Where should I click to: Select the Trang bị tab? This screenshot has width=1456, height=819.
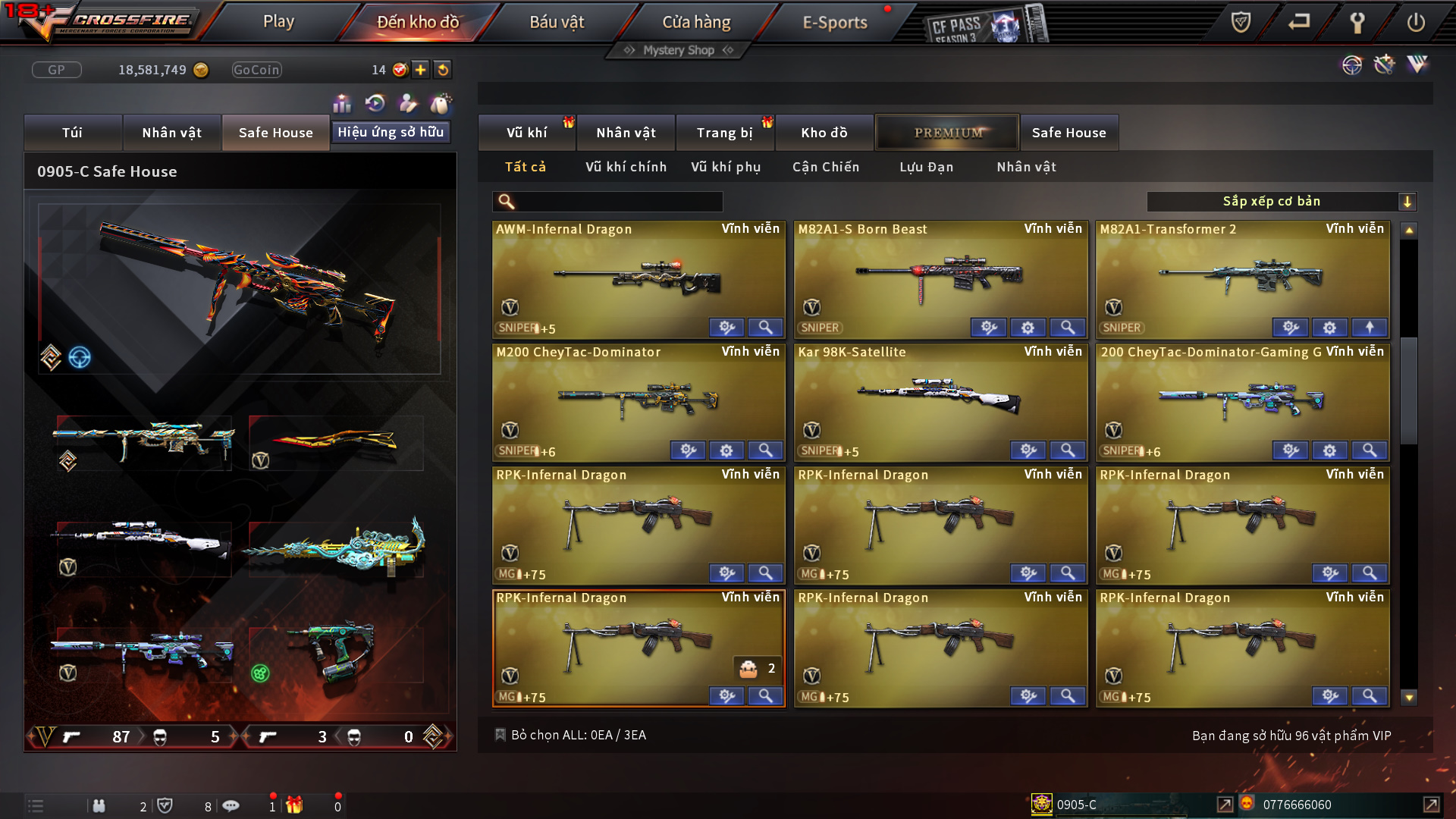(x=724, y=133)
